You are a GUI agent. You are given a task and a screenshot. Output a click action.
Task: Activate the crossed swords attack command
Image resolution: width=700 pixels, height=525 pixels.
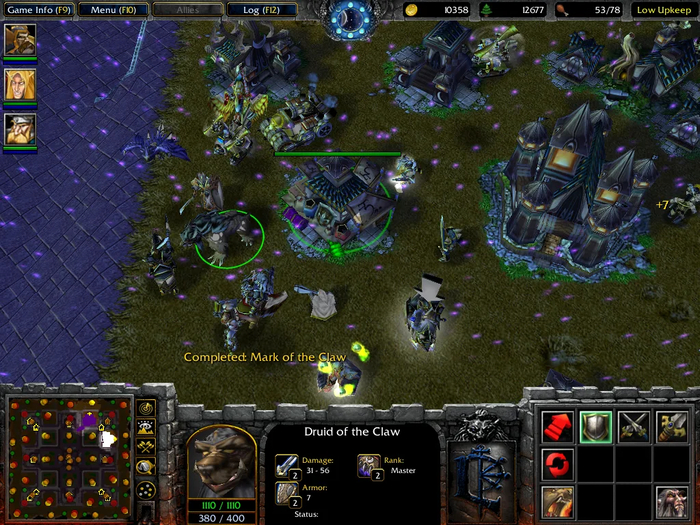634,427
